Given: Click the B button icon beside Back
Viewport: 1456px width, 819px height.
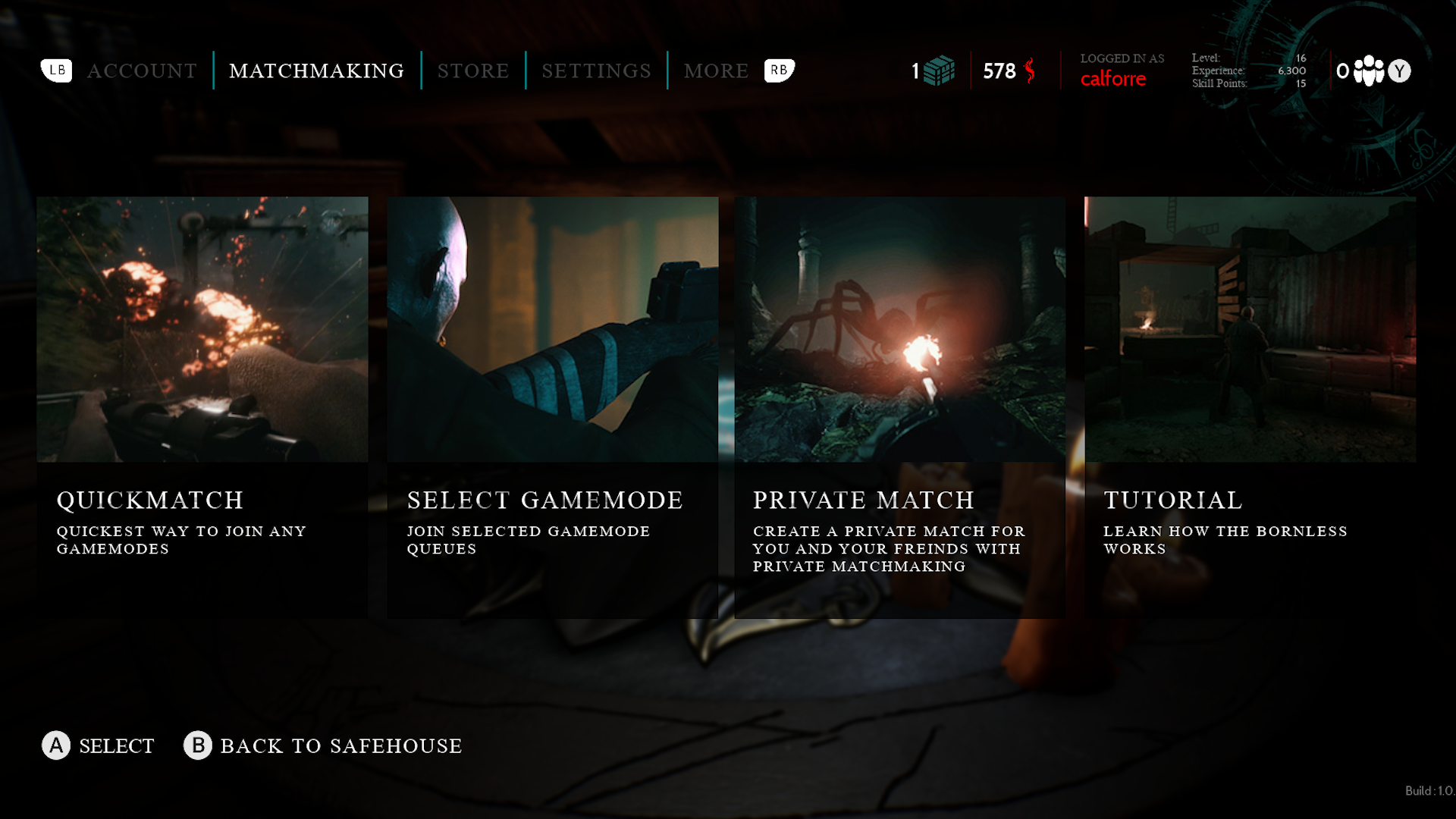Looking at the screenshot, I should point(198,746).
